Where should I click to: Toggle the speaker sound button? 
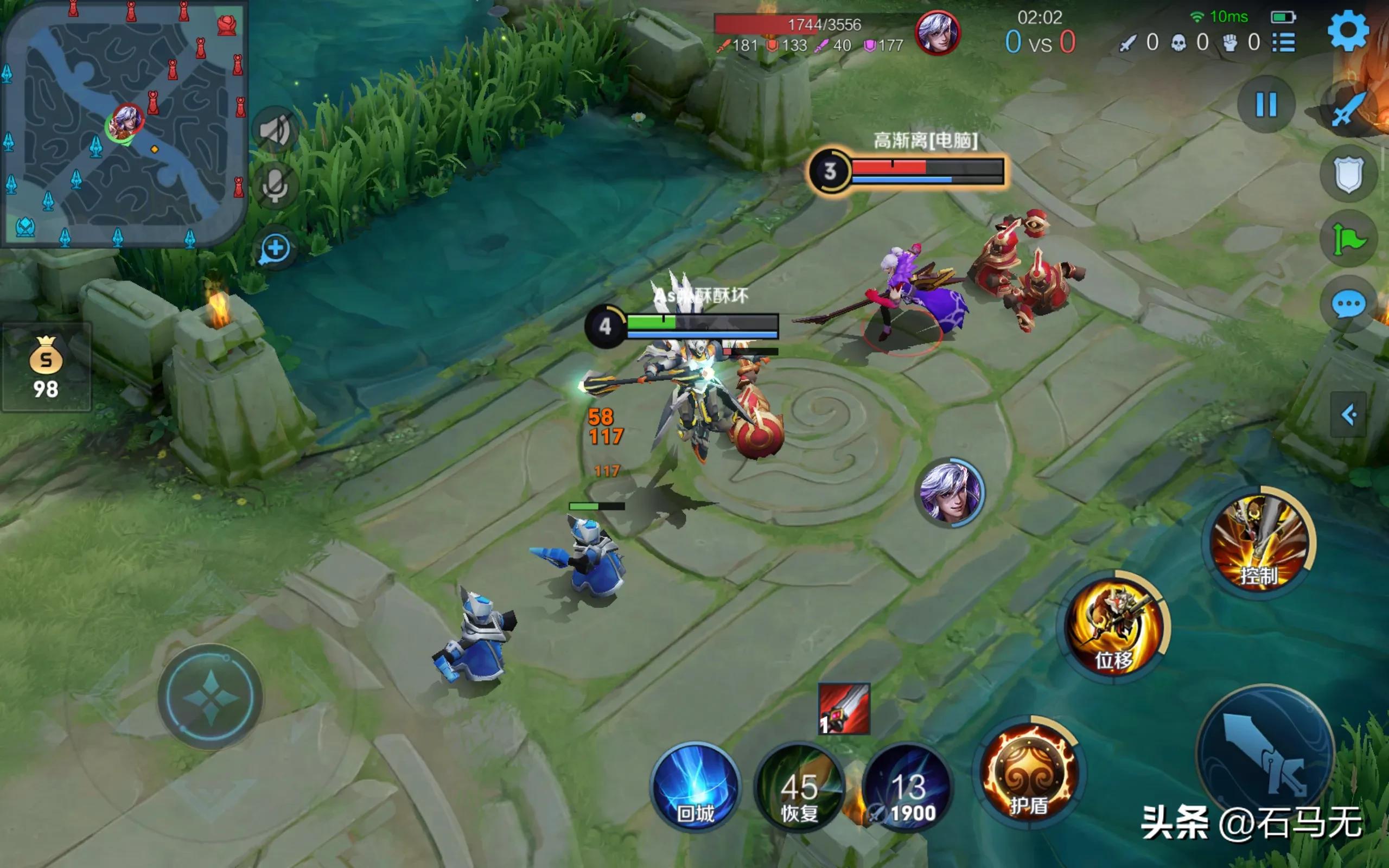click(x=275, y=131)
